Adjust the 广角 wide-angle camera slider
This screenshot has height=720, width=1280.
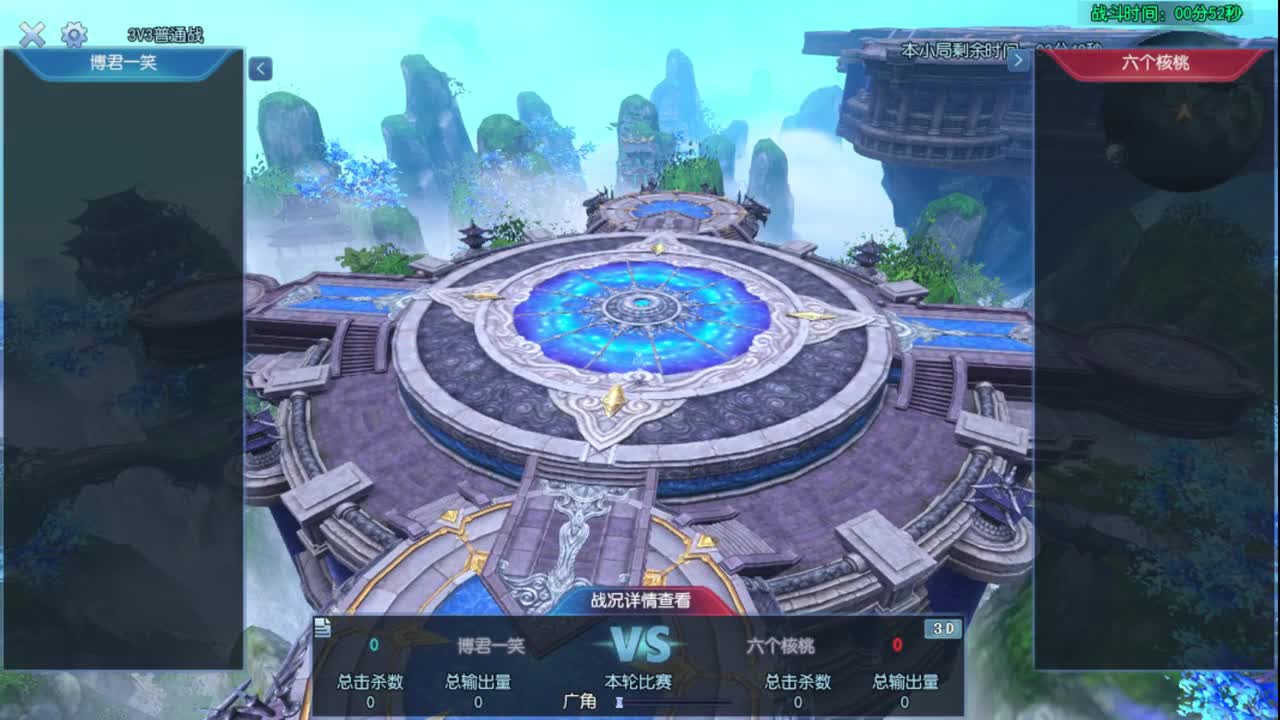620,703
